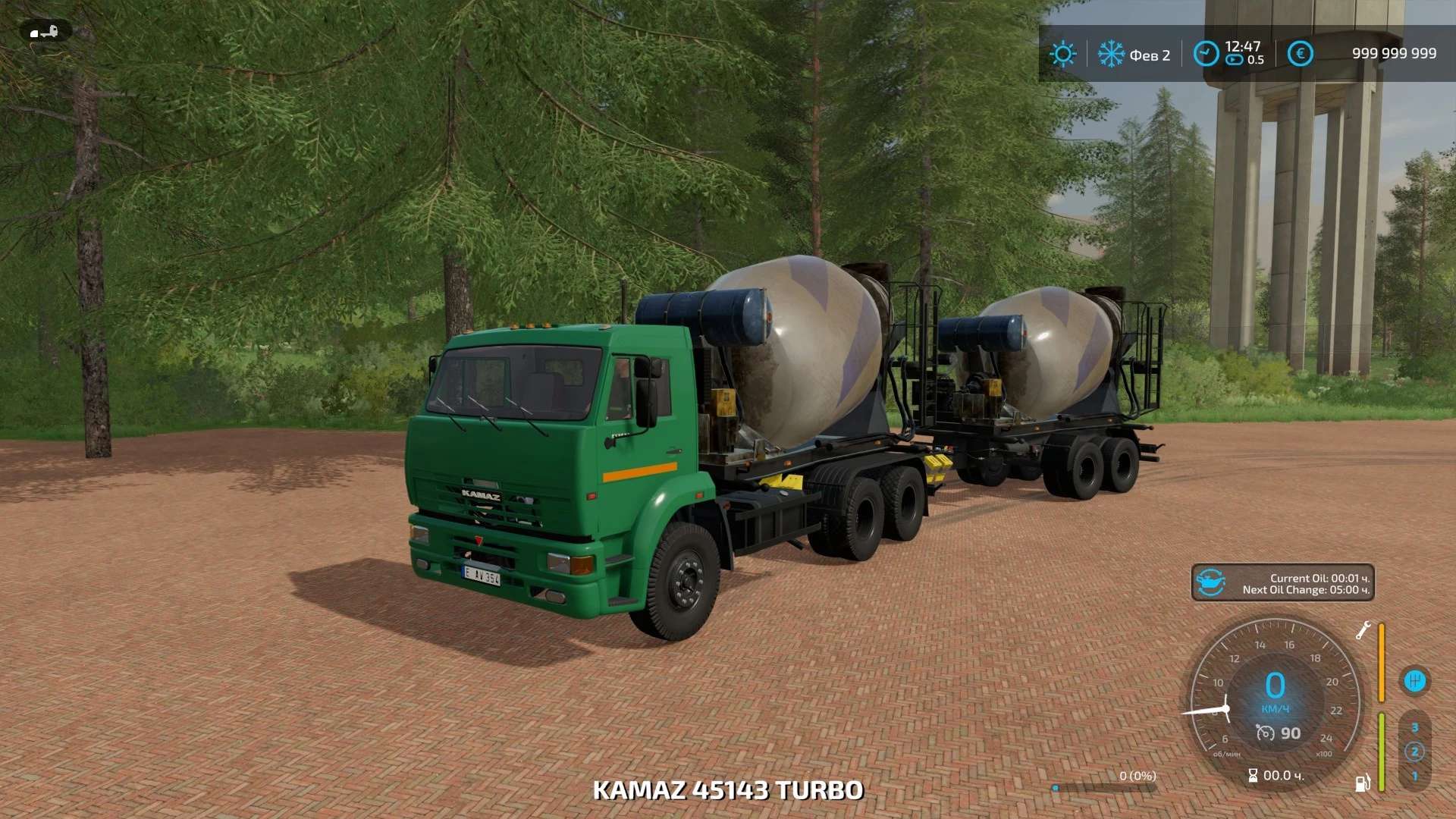Click the clock time icon
1456x819 pixels.
coord(1206,54)
